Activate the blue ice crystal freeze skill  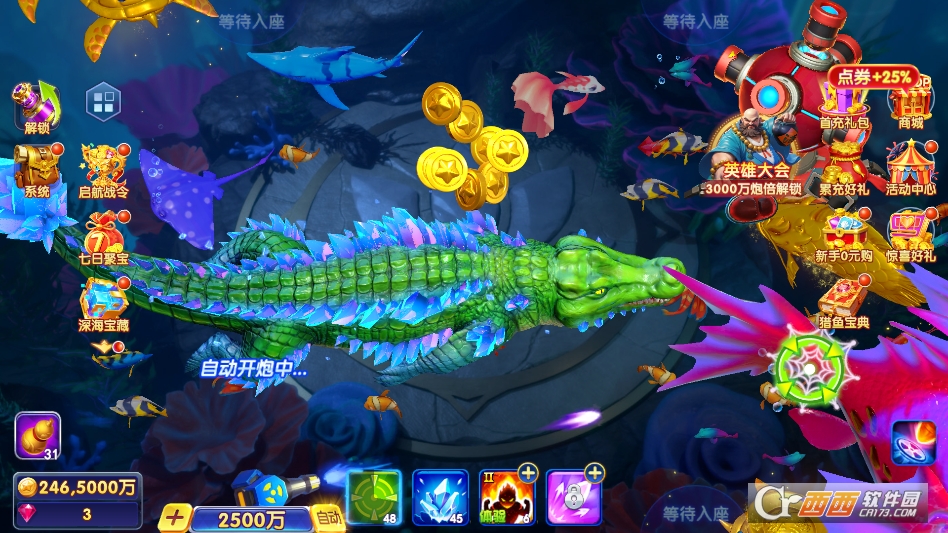[x=440, y=497]
